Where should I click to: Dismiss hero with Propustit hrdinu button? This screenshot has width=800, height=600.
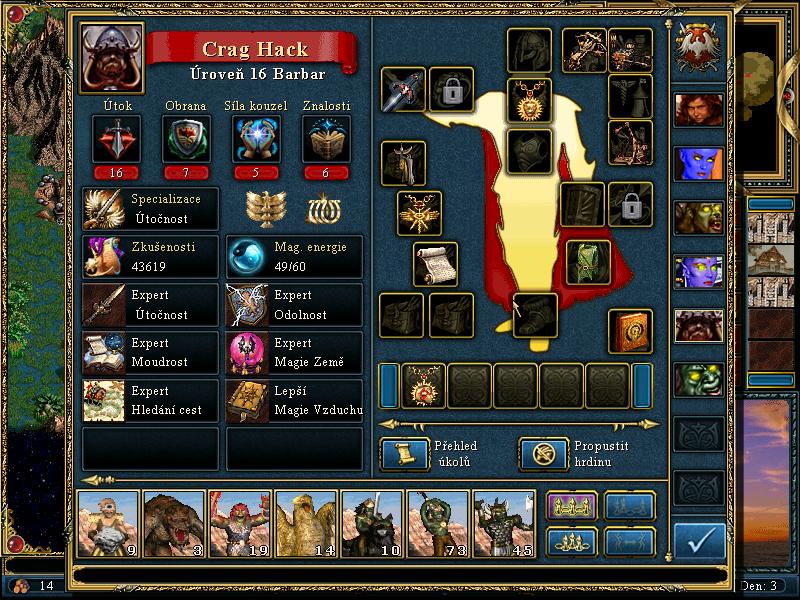(542, 454)
